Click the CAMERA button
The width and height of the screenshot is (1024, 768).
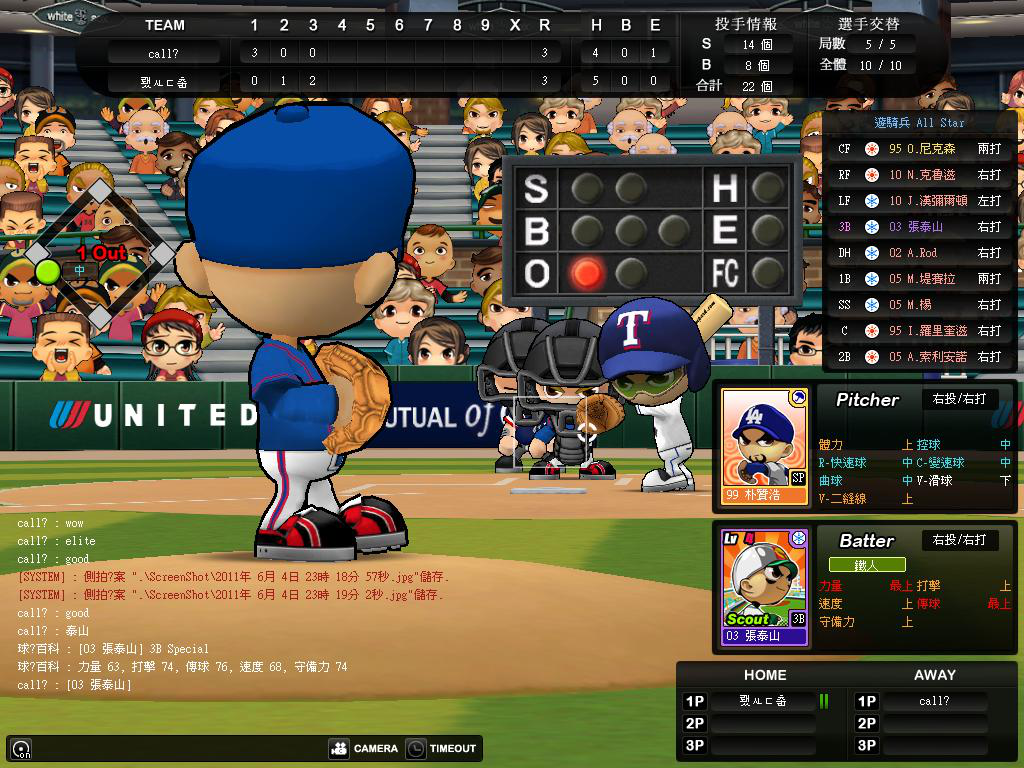[364, 748]
